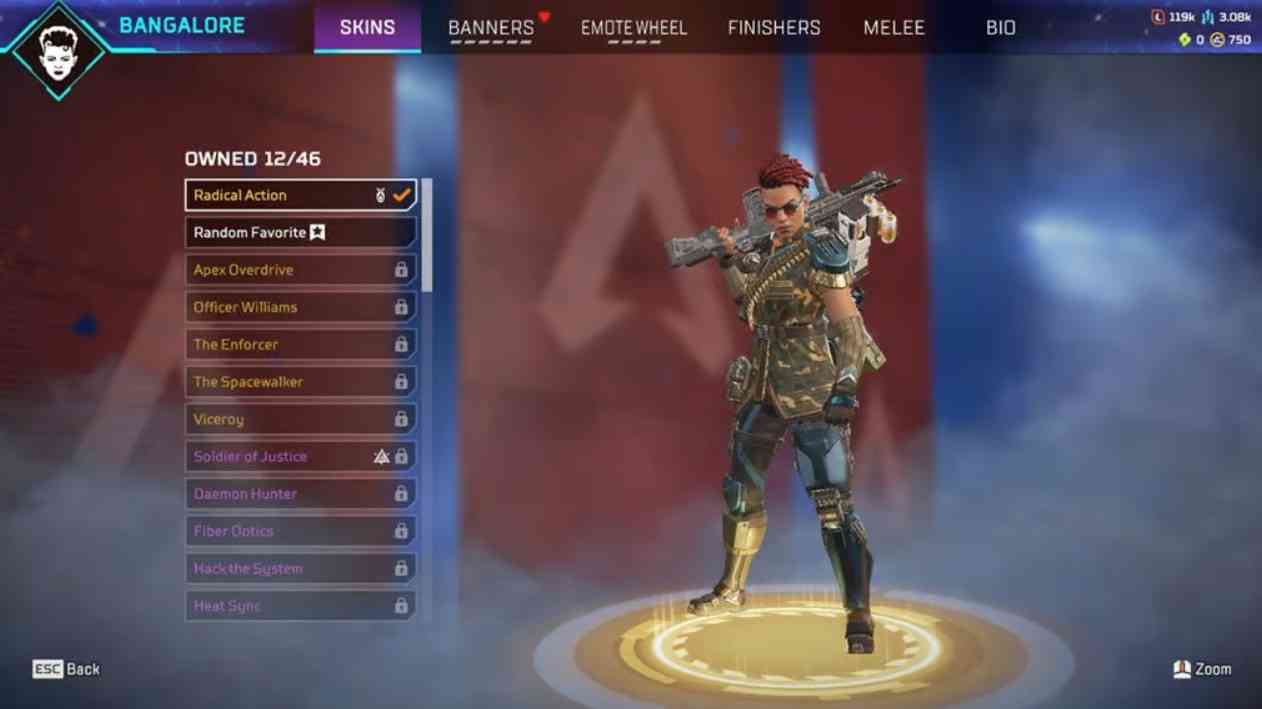Go to the Emote Wheel tab
This screenshot has width=1262, height=709.
(634, 28)
